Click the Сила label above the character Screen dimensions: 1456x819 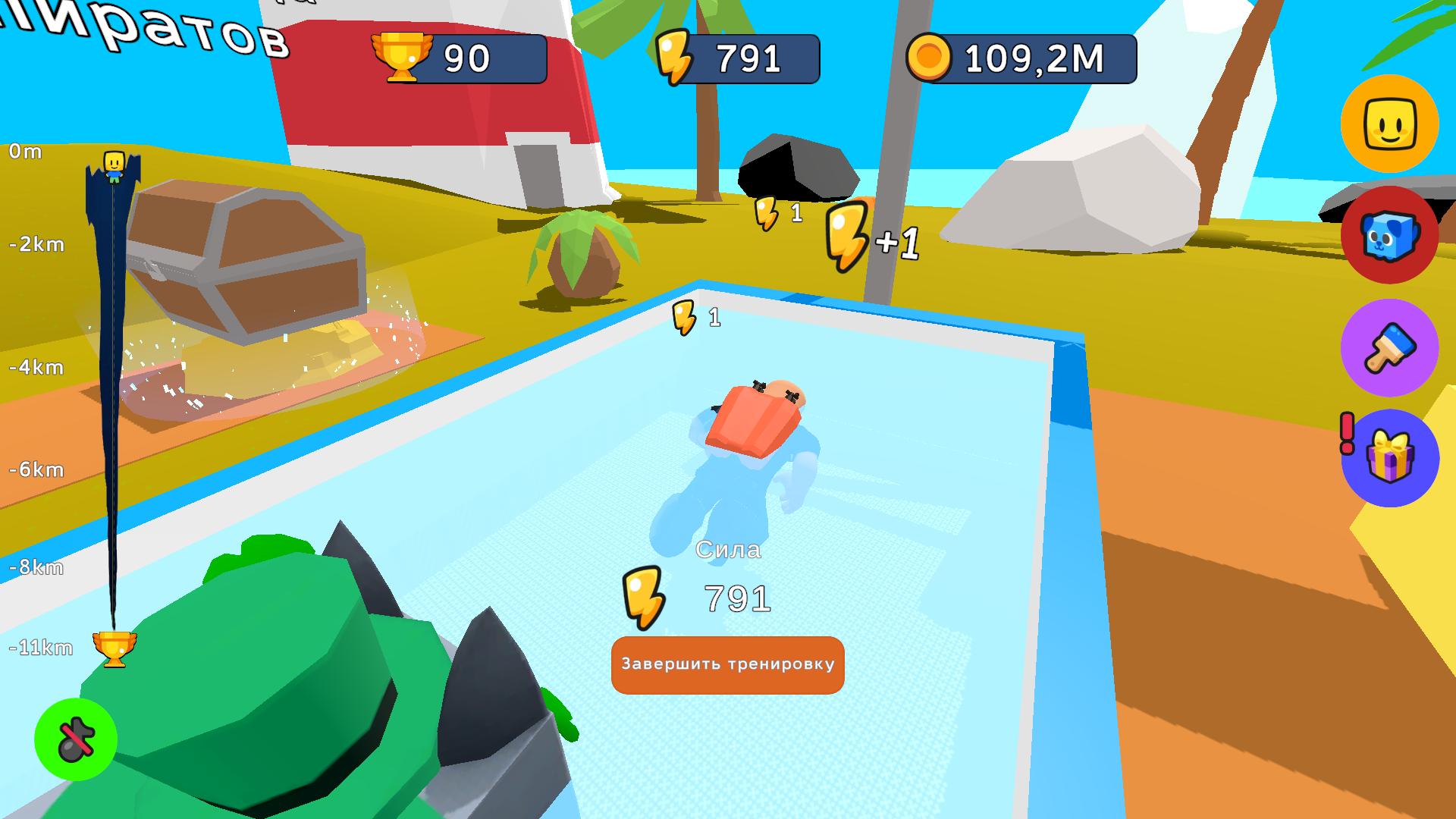point(730,551)
